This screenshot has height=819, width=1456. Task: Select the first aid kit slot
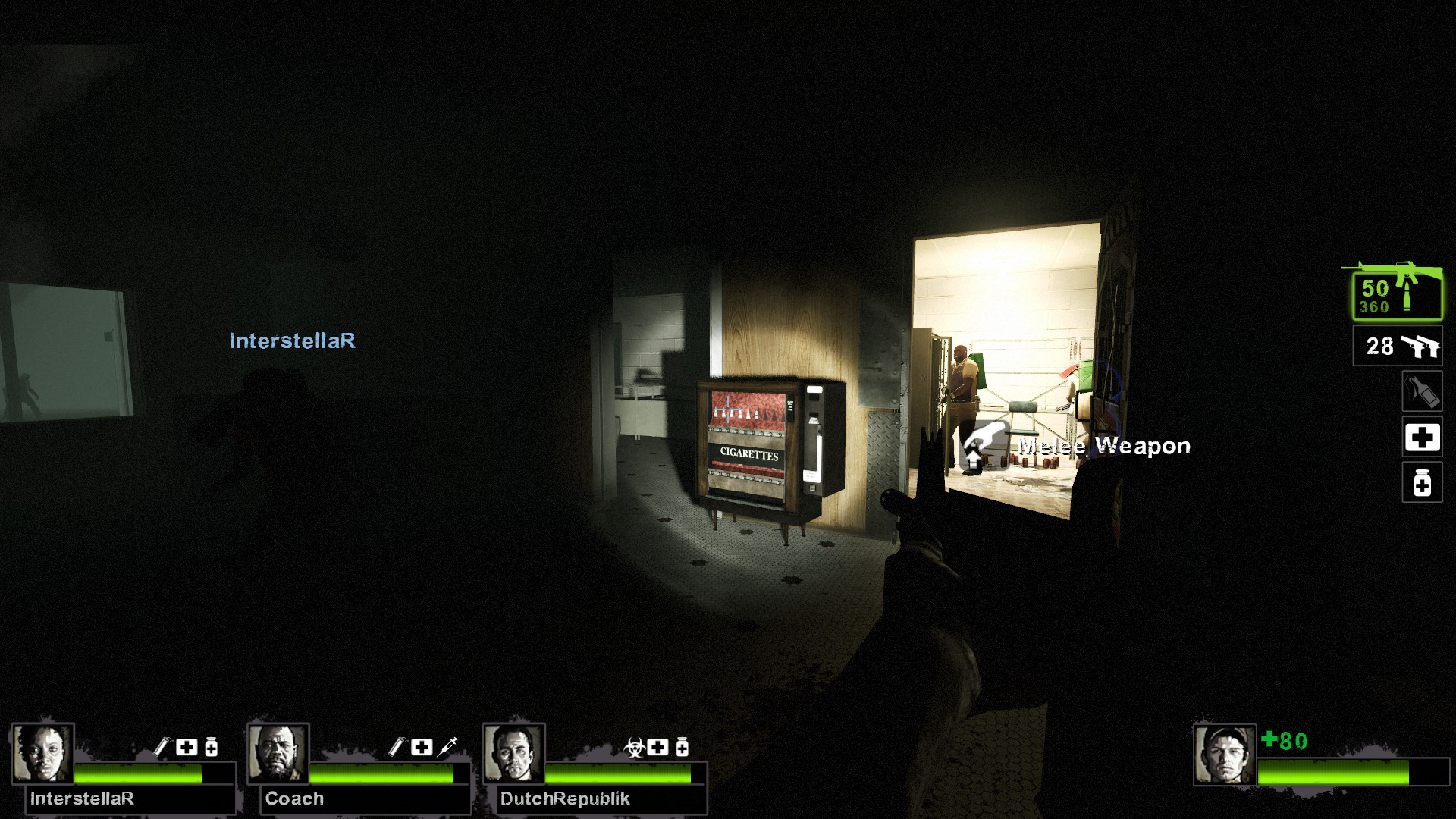coord(1422,438)
